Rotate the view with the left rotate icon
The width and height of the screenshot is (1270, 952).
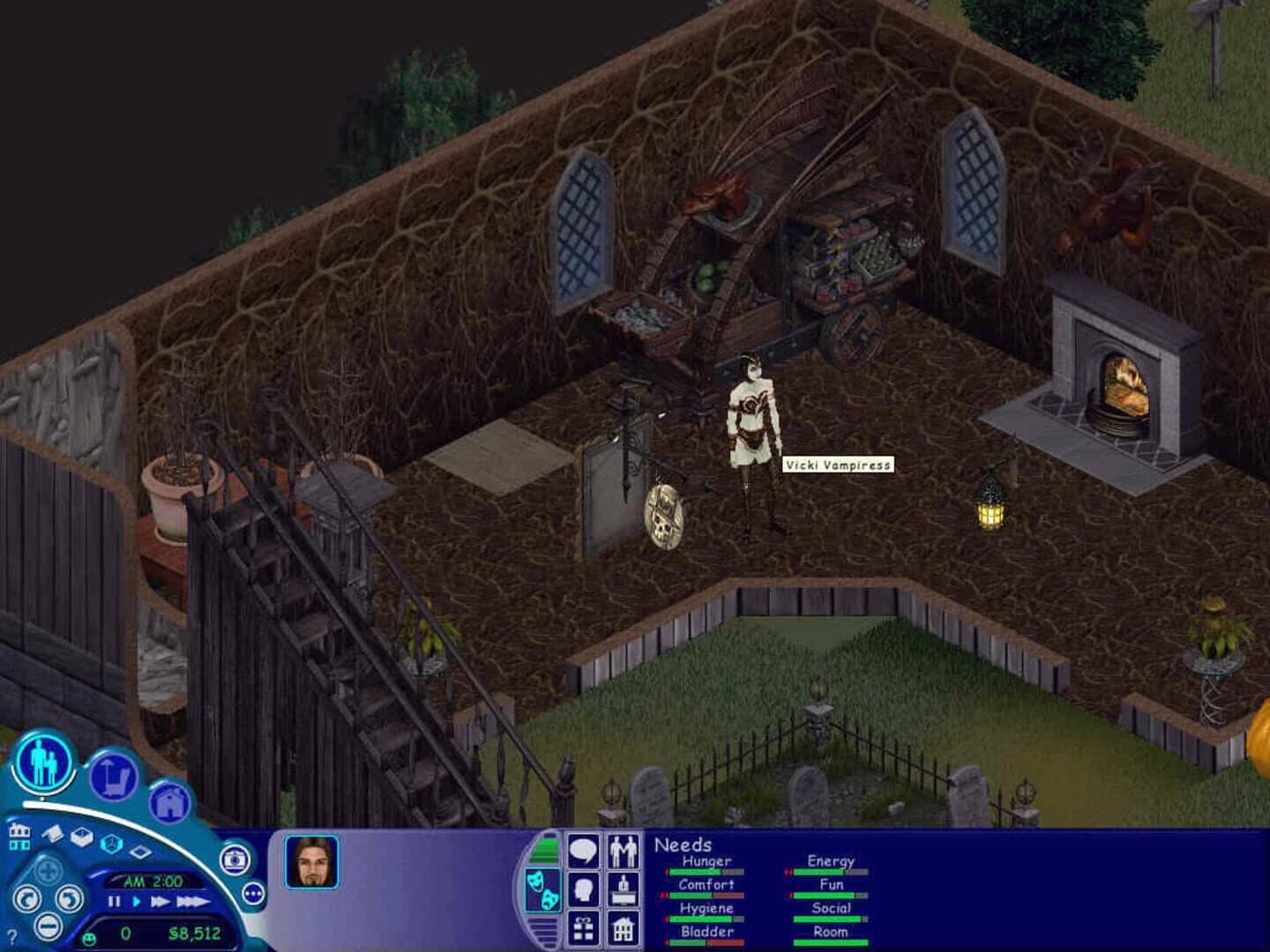point(26,900)
